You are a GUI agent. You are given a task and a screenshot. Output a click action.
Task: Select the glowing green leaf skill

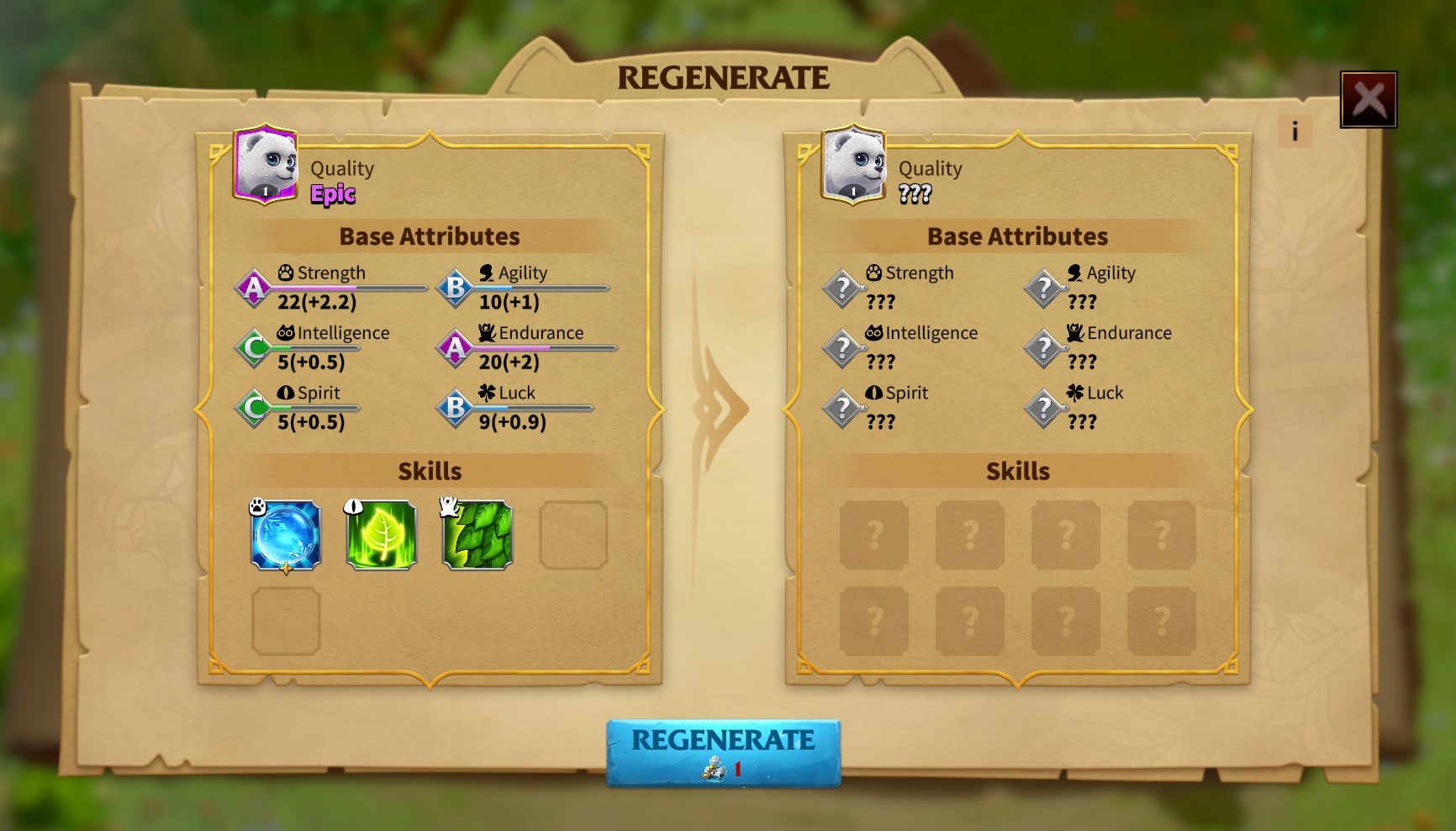[381, 536]
